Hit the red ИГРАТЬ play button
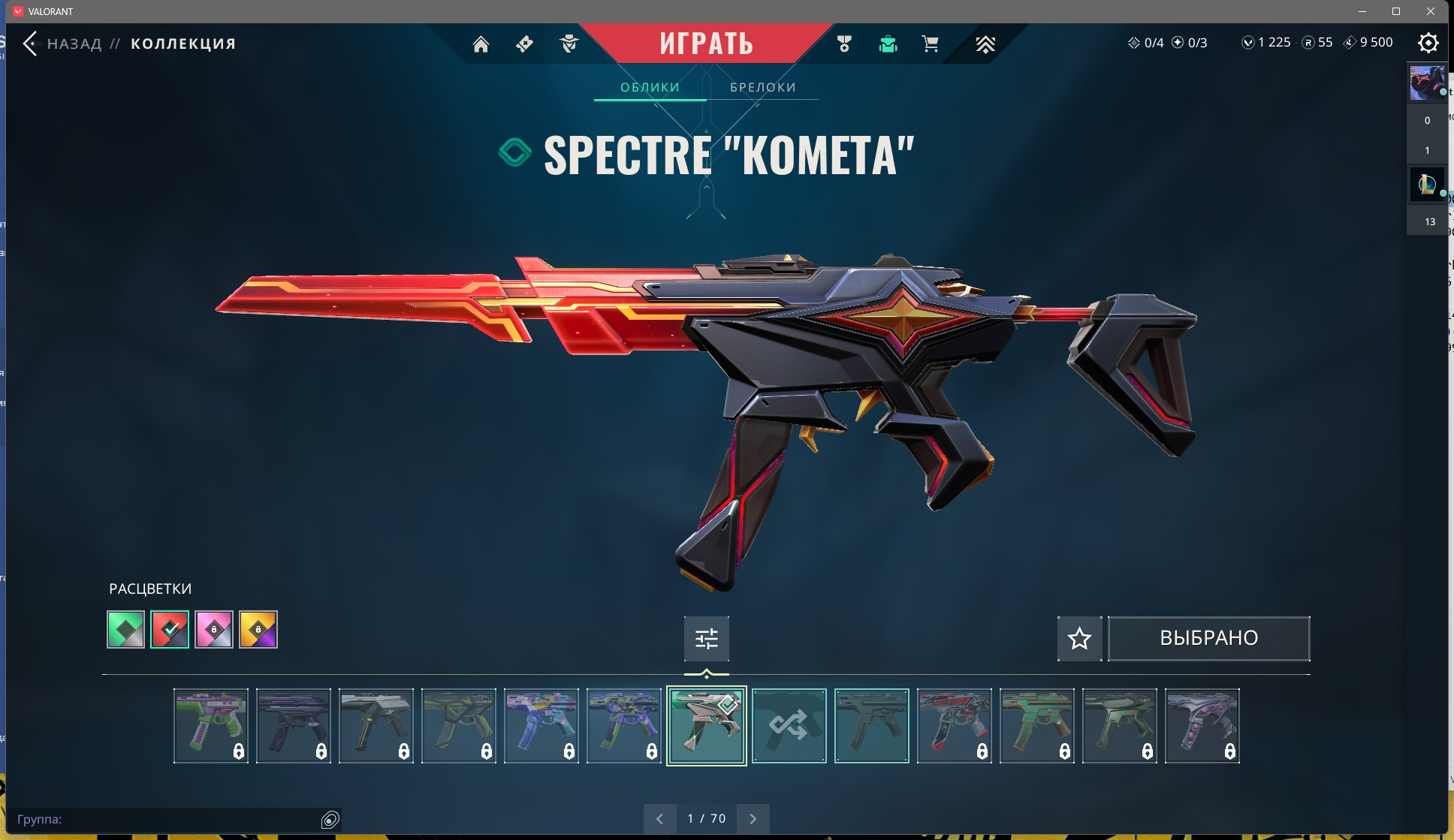This screenshot has width=1454, height=840. click(x=706, y=44)
